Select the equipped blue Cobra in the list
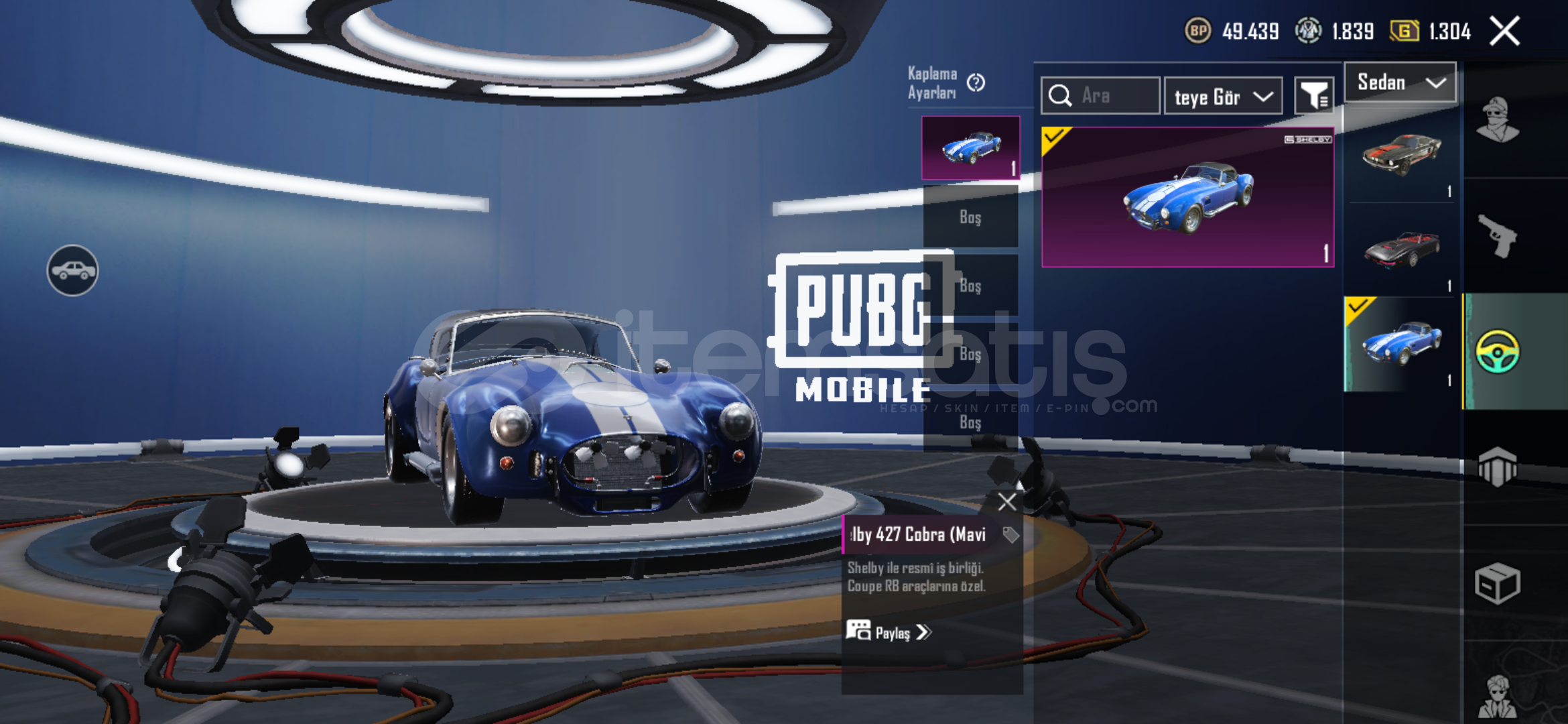Image resolution: width=1568 pixels, height=724 pixels. point(1401,344)
